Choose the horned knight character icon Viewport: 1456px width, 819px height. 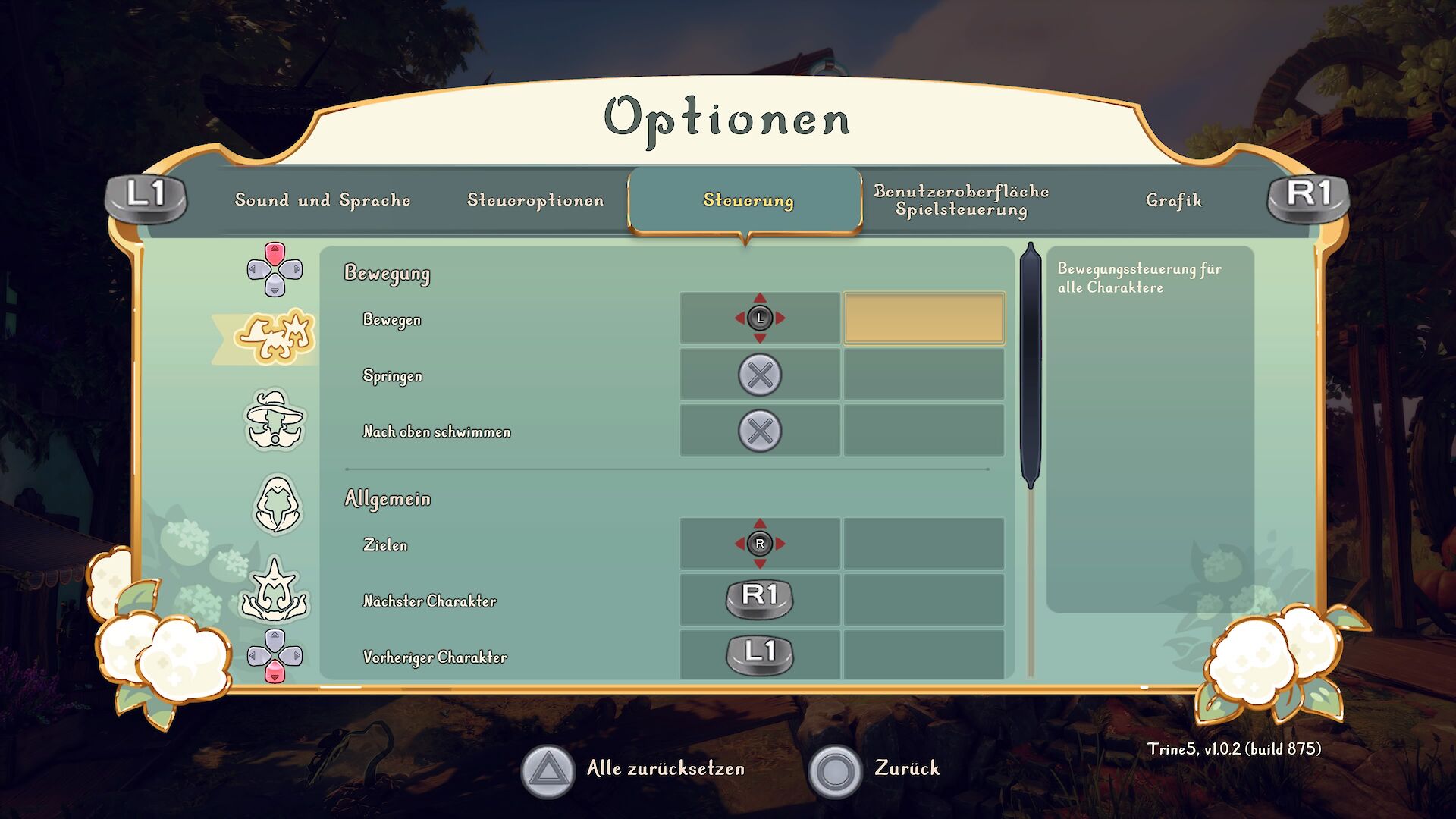pyautogui.click(x=275, y=590)
